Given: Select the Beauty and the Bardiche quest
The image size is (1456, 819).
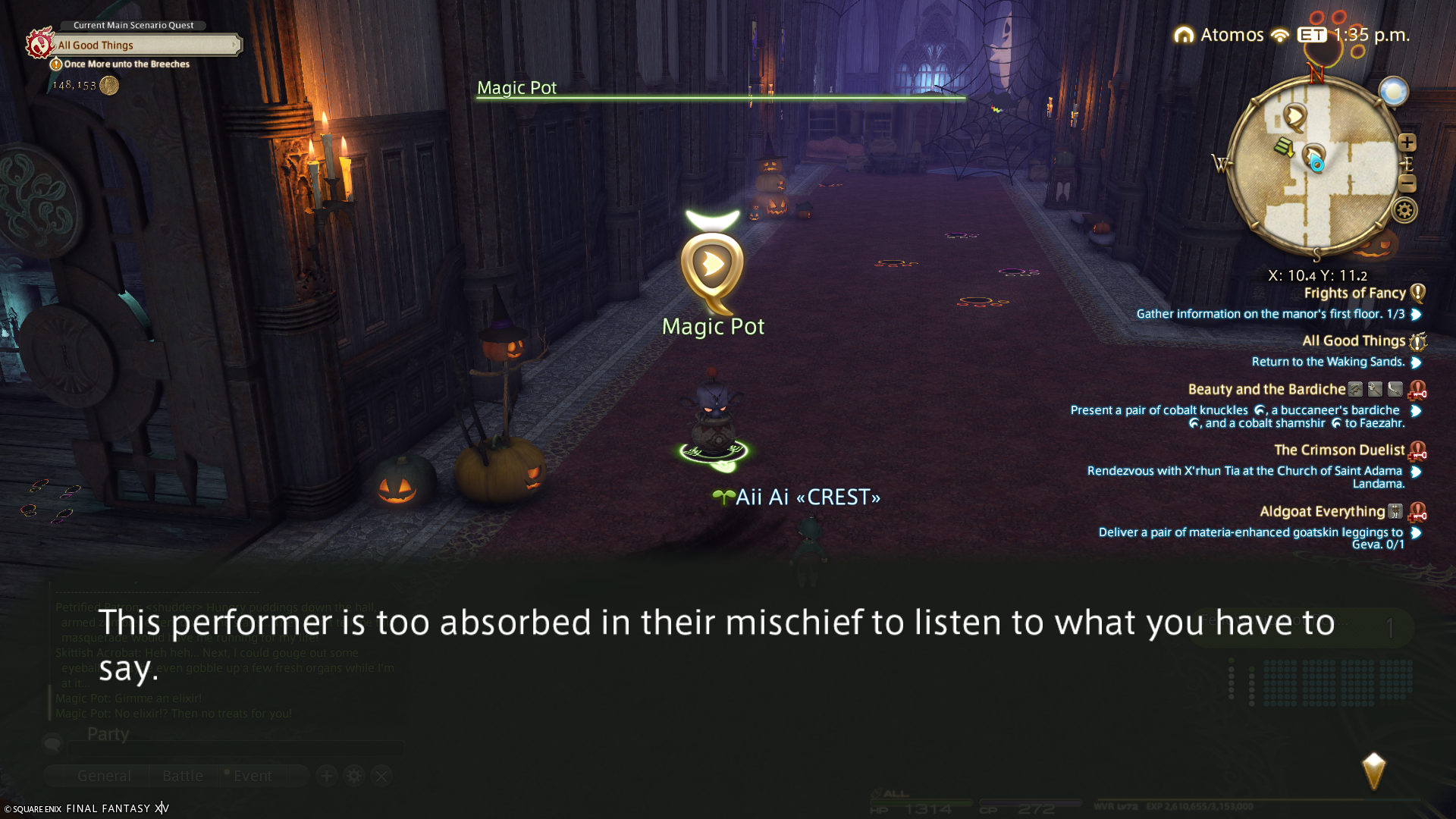Looking at the screenshot, I should click(1266, 390).
